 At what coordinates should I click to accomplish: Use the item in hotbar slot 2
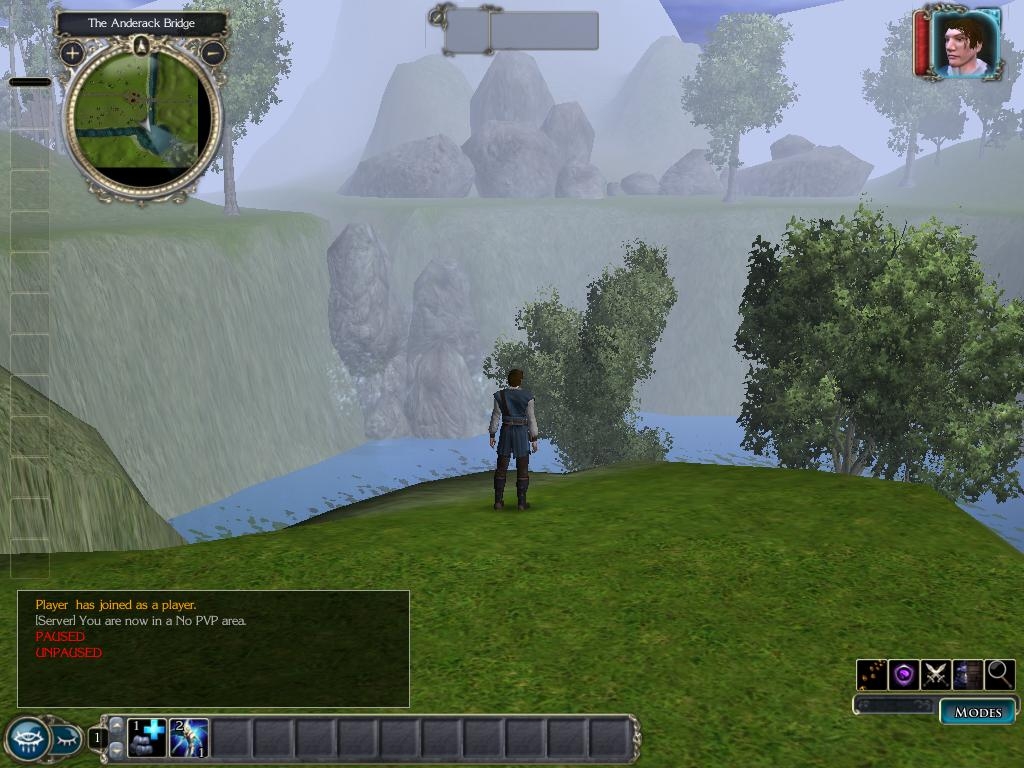click(189, 738)
